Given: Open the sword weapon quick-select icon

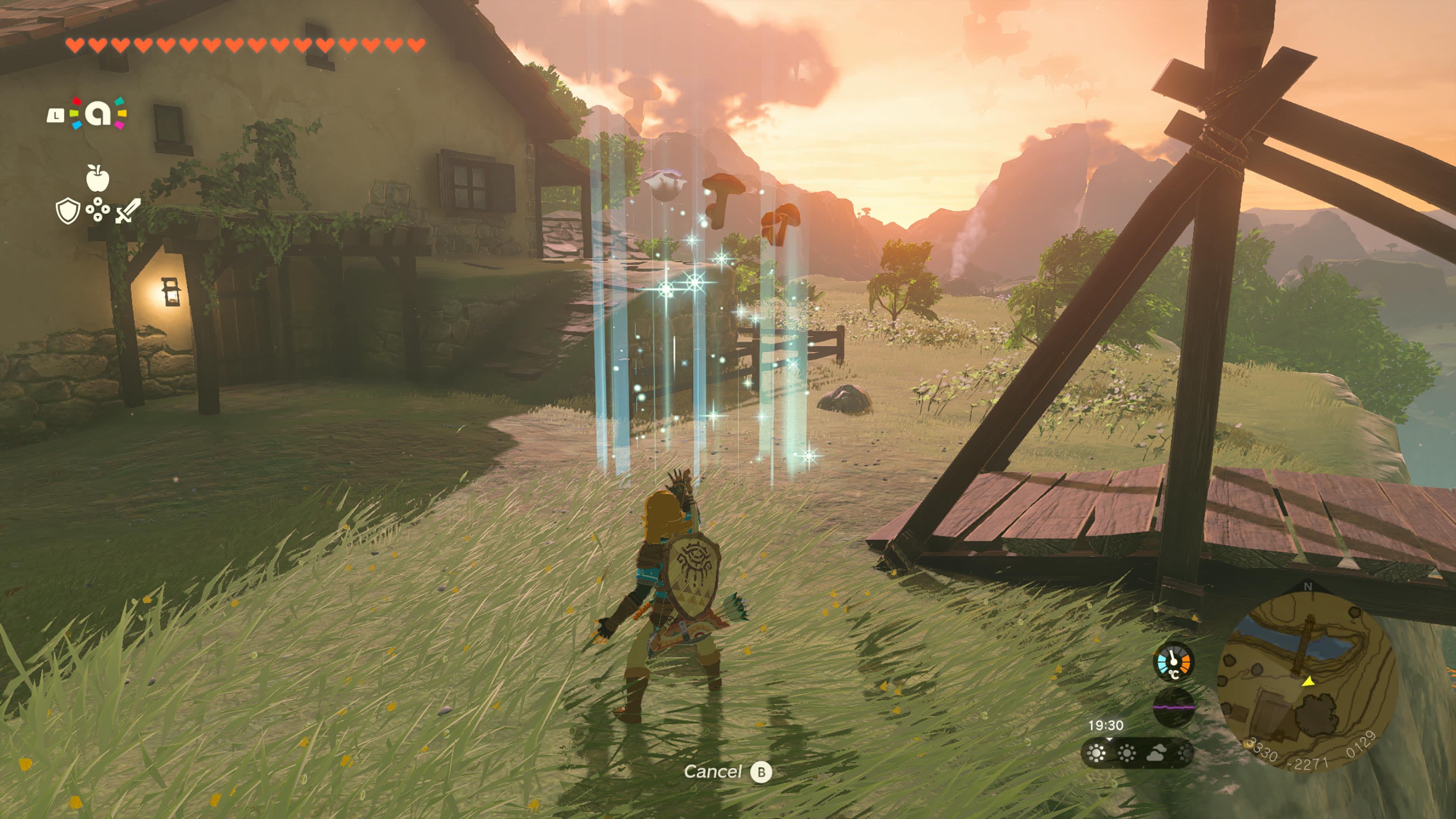Looking at the screenshot, I should [128, 212].
